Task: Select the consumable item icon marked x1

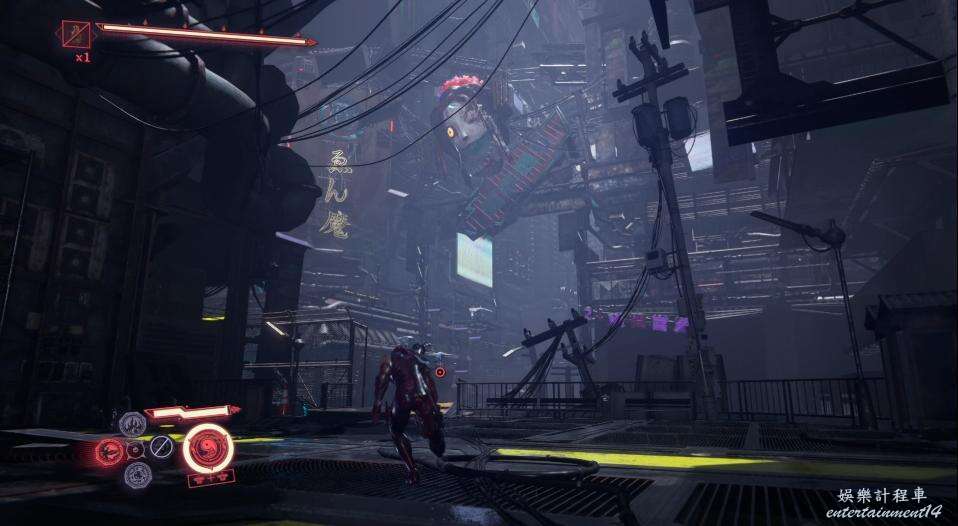Action: (x=76, y=36)
